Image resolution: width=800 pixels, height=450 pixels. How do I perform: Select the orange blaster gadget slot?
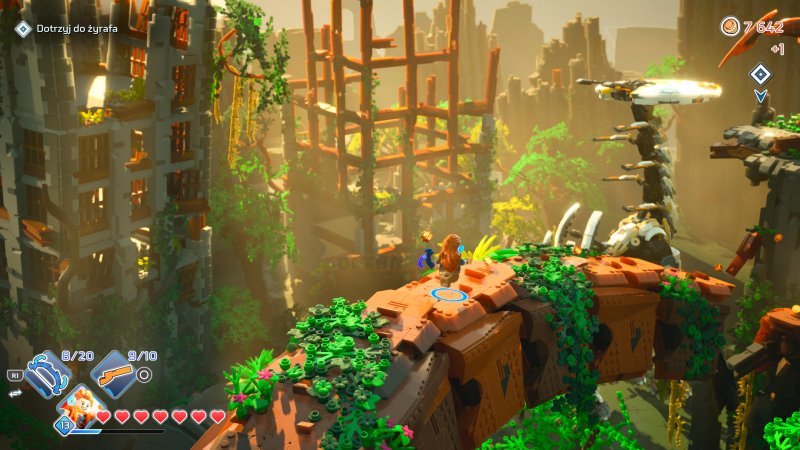pos(113,375)
